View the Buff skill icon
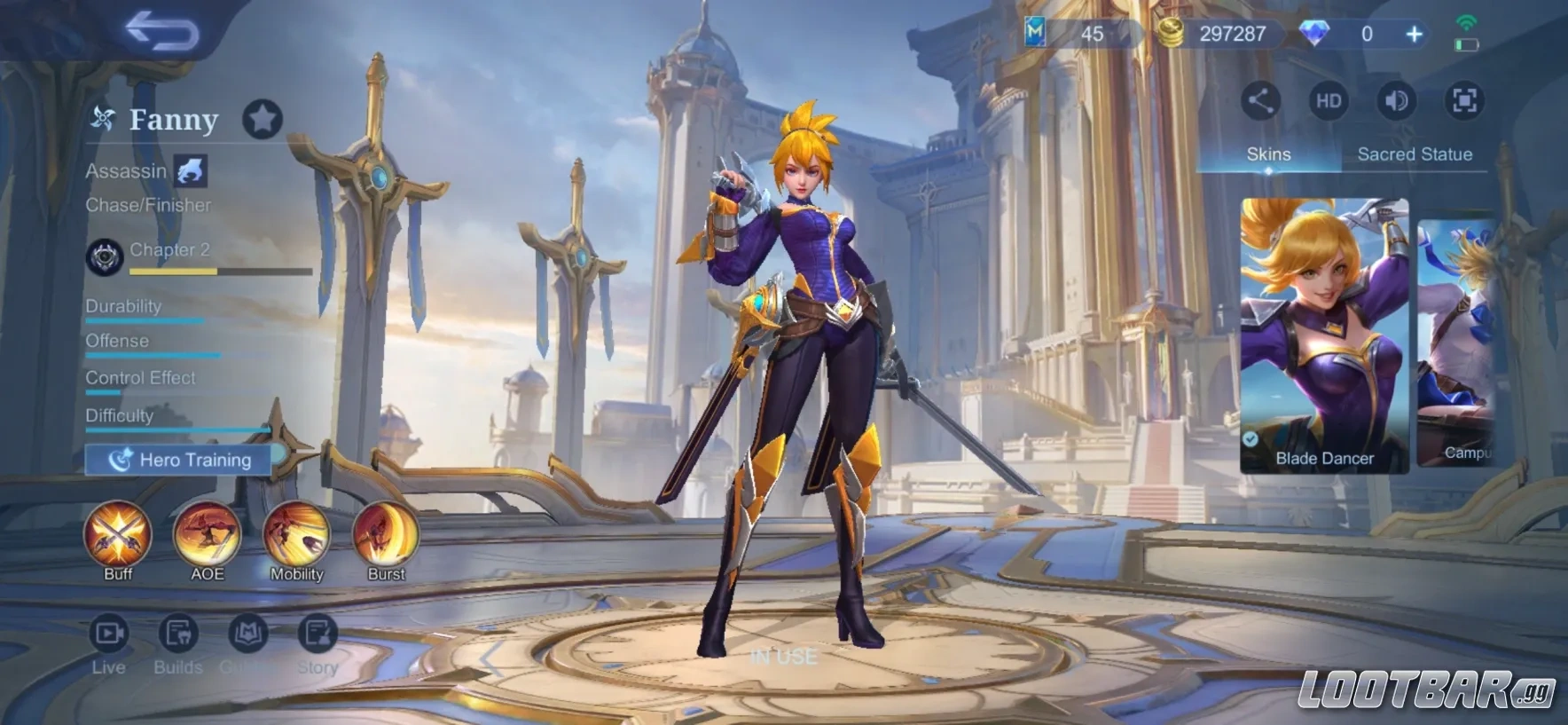The width and height of the screenshot is (1568, 725). (118, 535)
